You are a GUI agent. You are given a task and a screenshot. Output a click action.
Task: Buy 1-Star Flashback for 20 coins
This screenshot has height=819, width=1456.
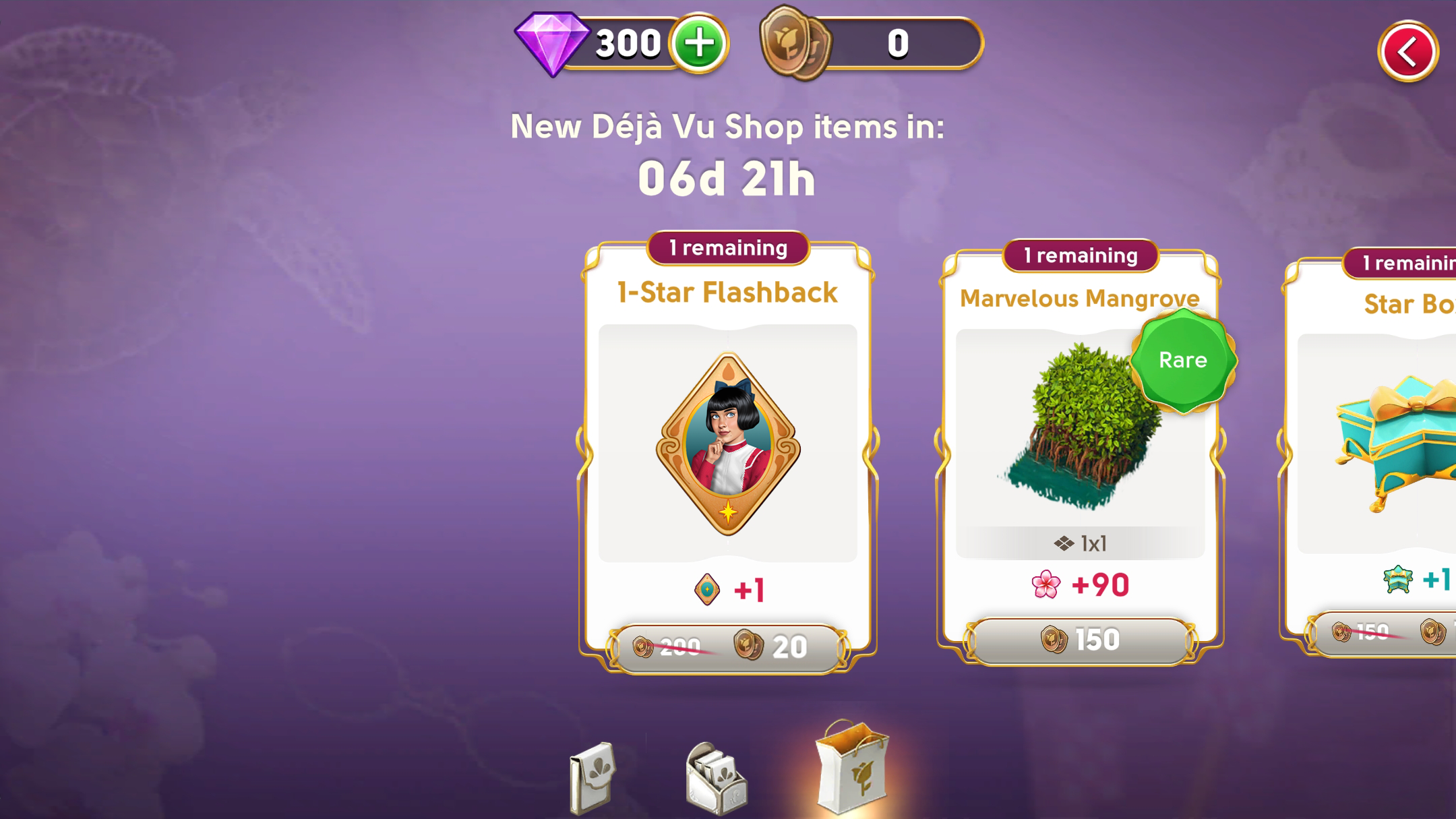click(x=728, y=647)
